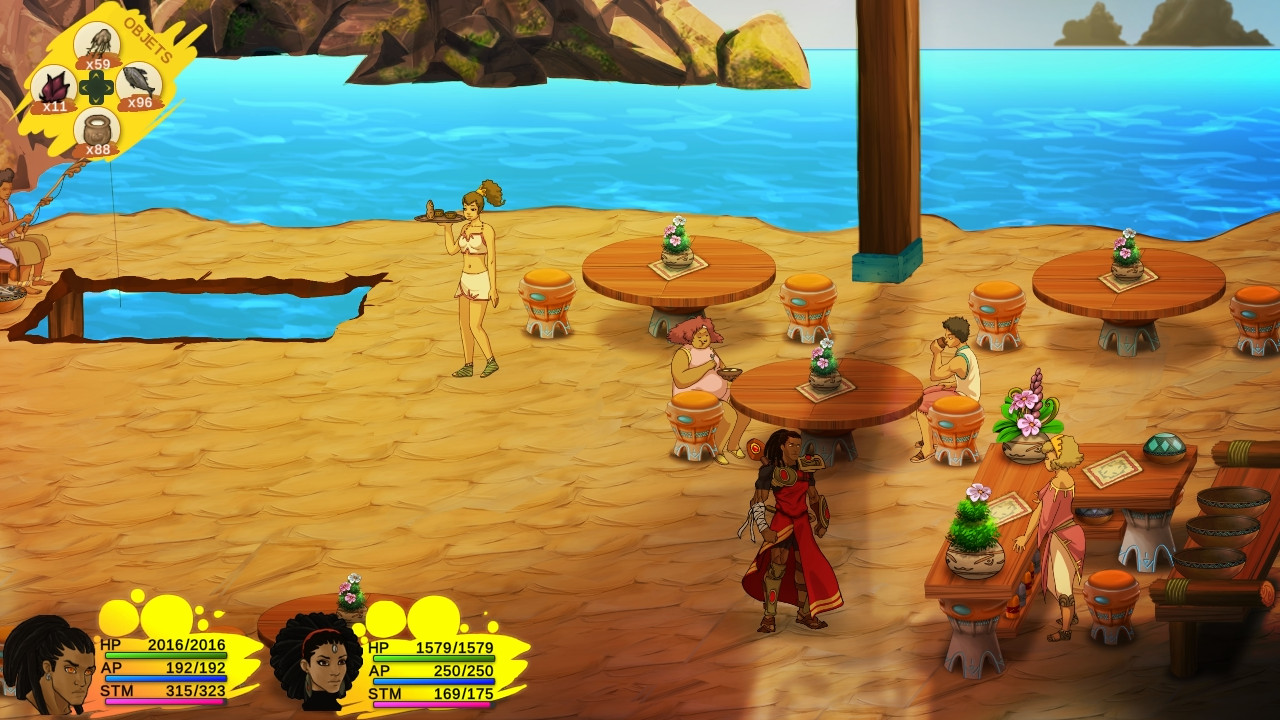
Task: Select the squid item with x59 count
Action: point(98,44)
